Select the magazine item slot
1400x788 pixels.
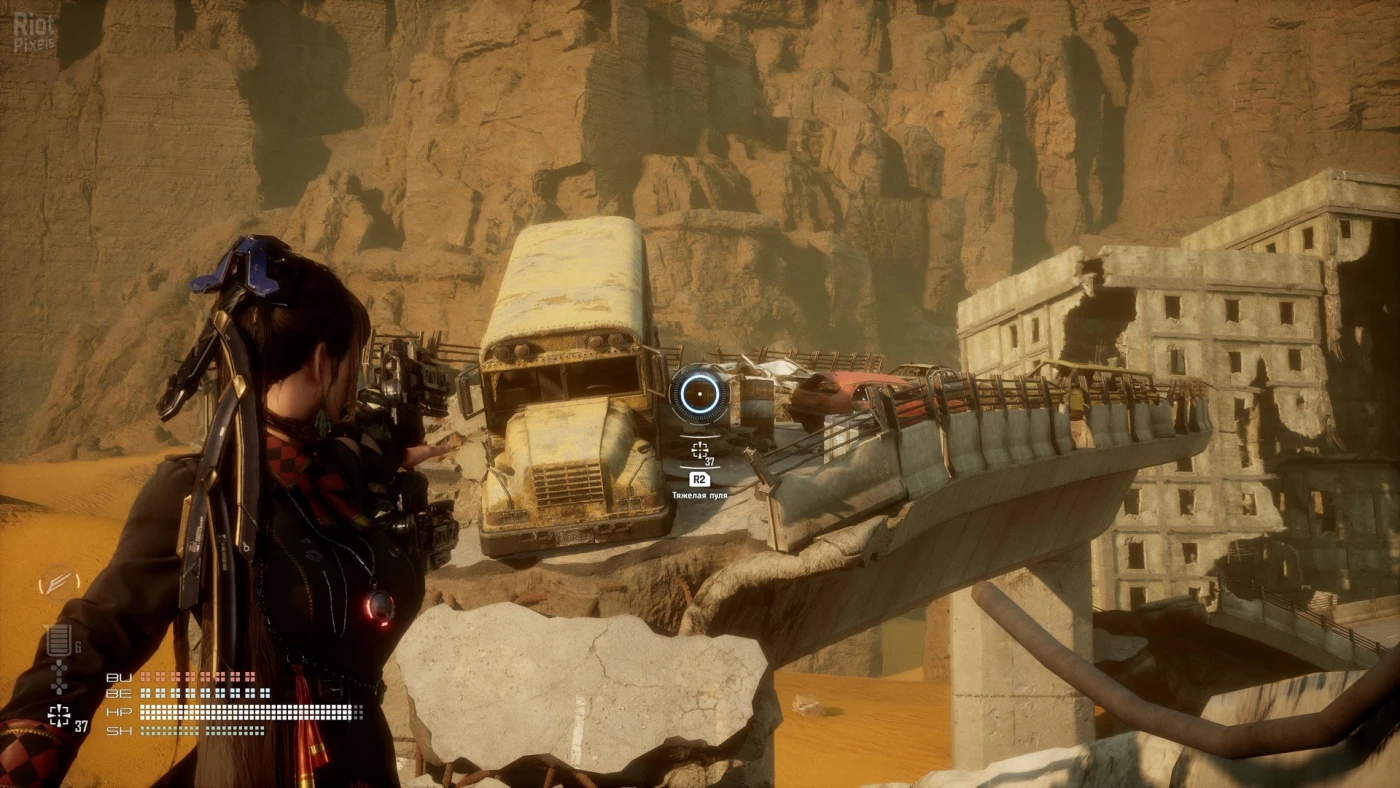[x=59, y=640]
